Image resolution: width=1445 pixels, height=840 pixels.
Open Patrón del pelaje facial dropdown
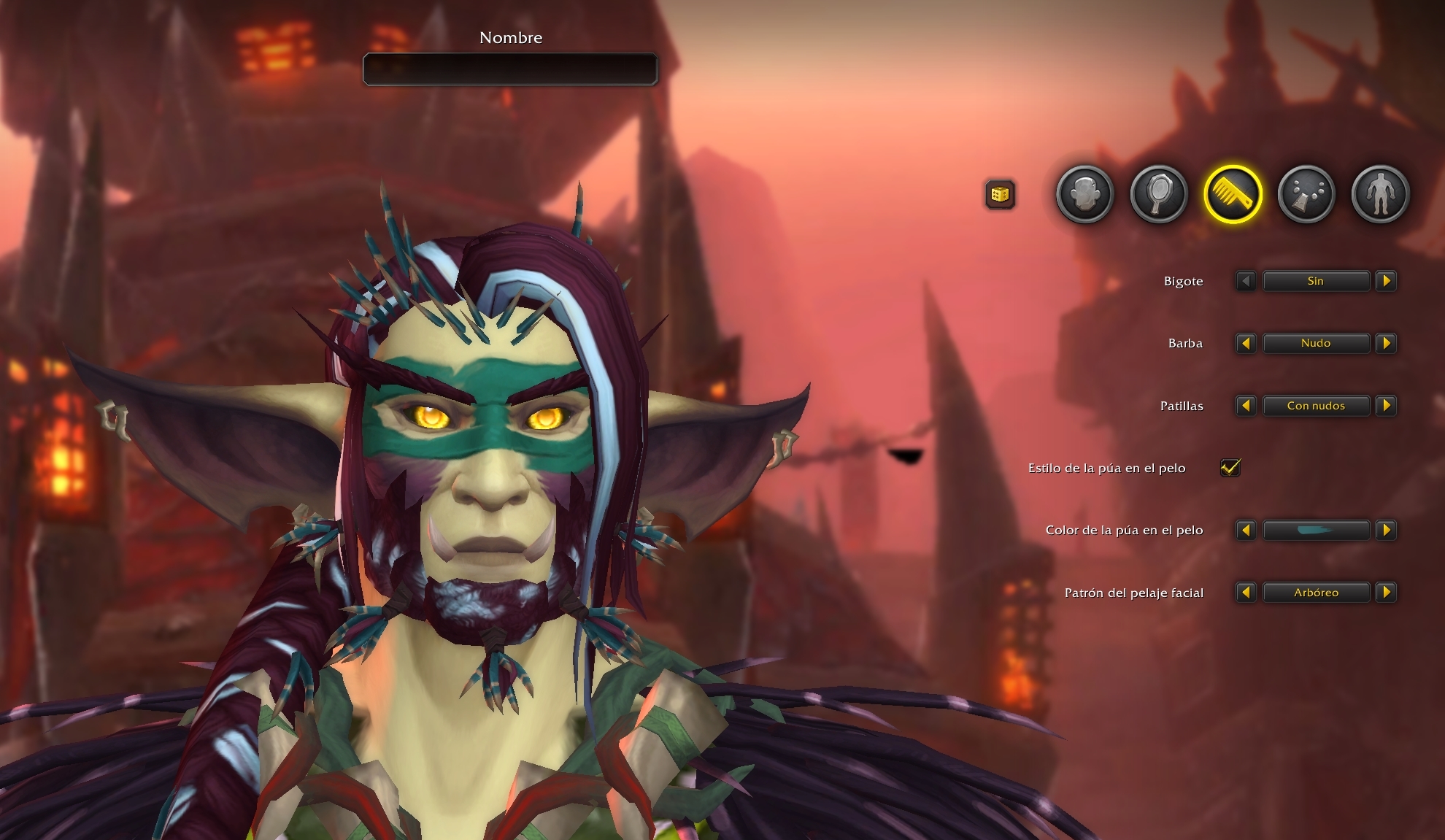click(x=1316, y=593)
